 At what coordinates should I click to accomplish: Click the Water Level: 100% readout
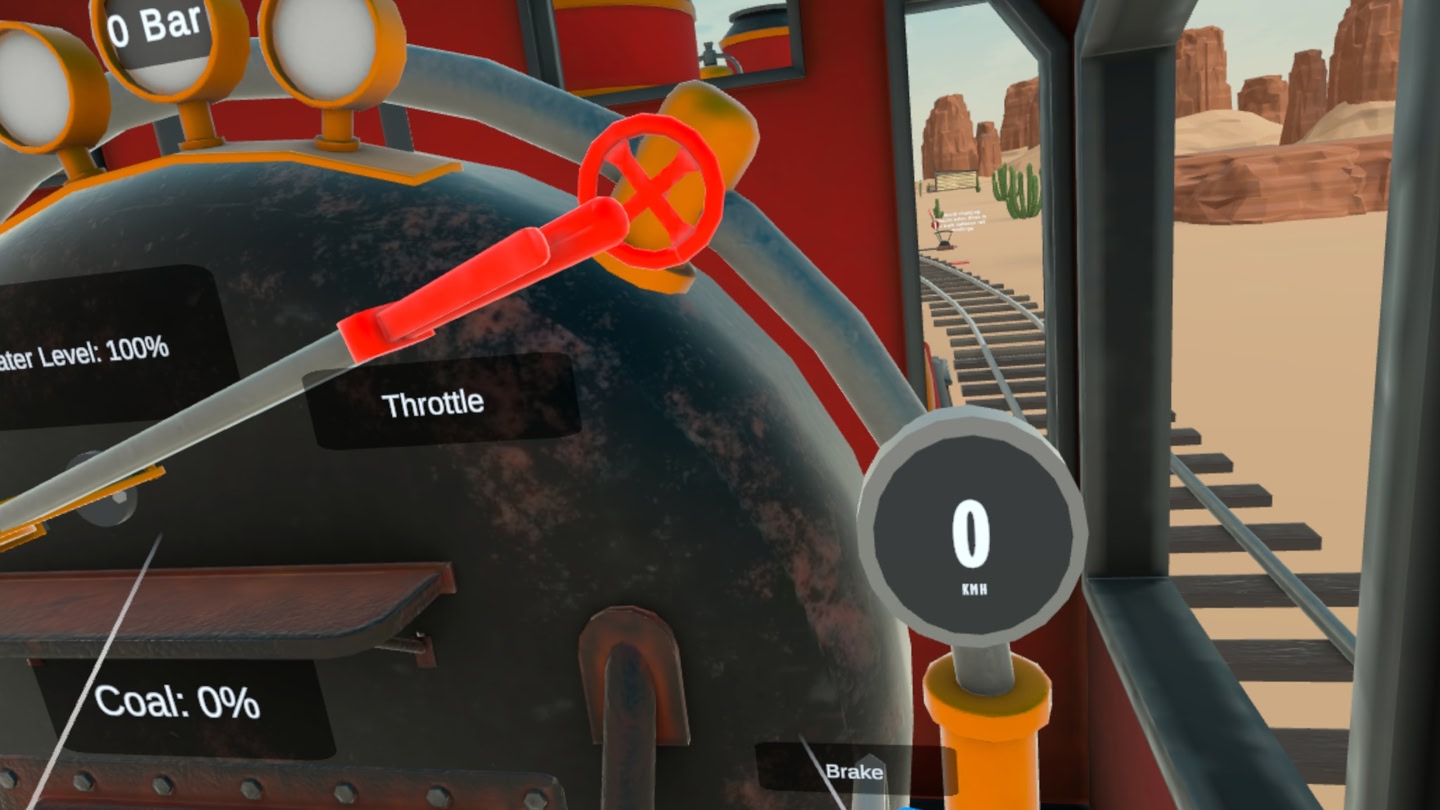pos(85,350)
